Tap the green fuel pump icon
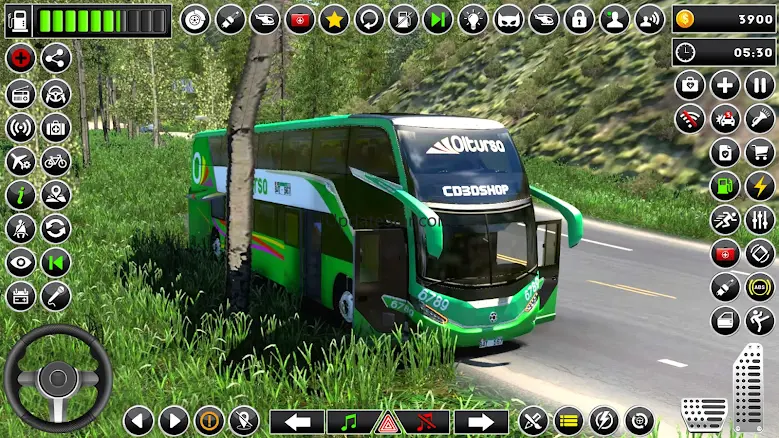 (x=725, y=186)
